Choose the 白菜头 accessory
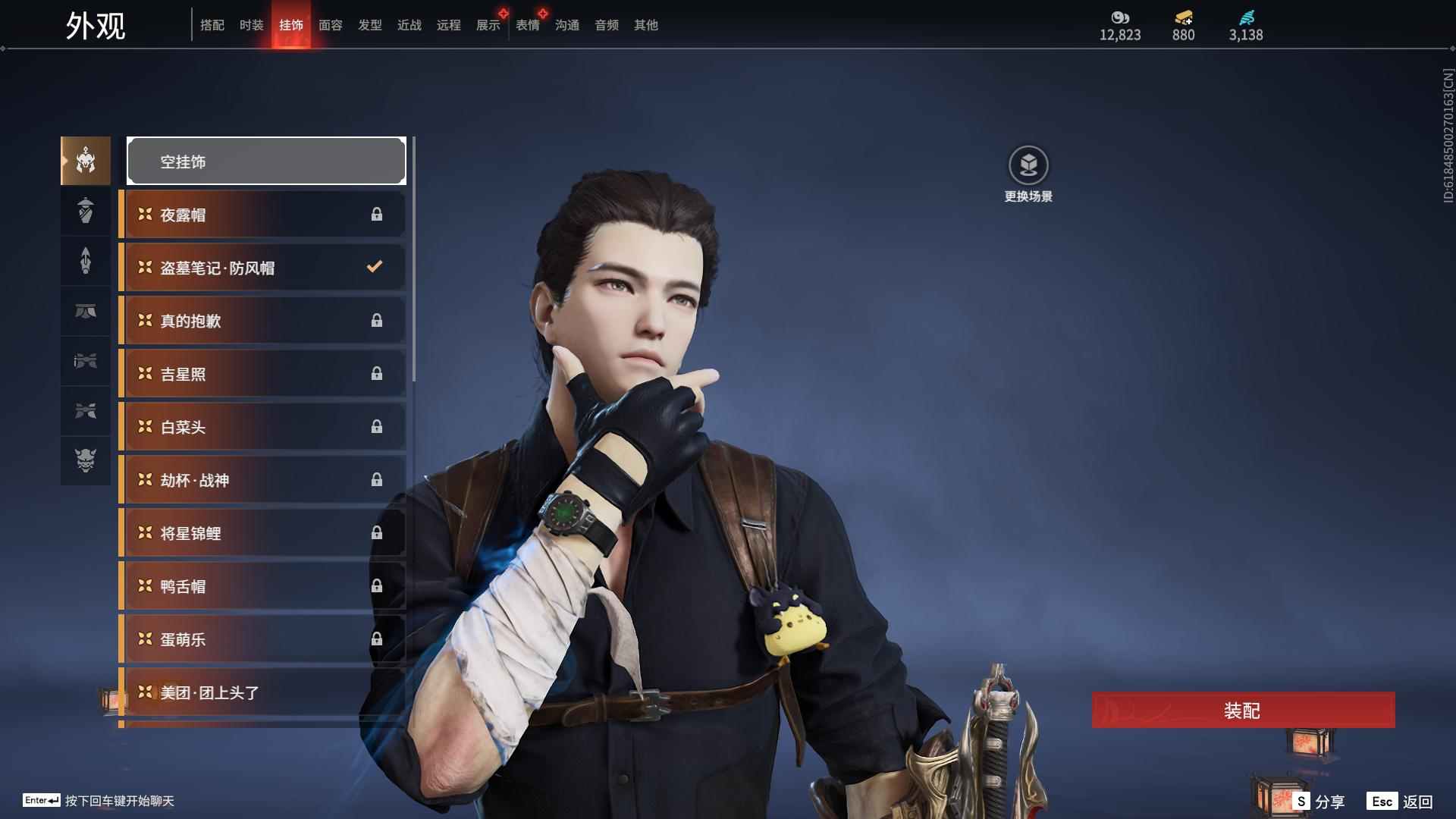The height and width of the screenshot is (819, 1456). [262, 427]
